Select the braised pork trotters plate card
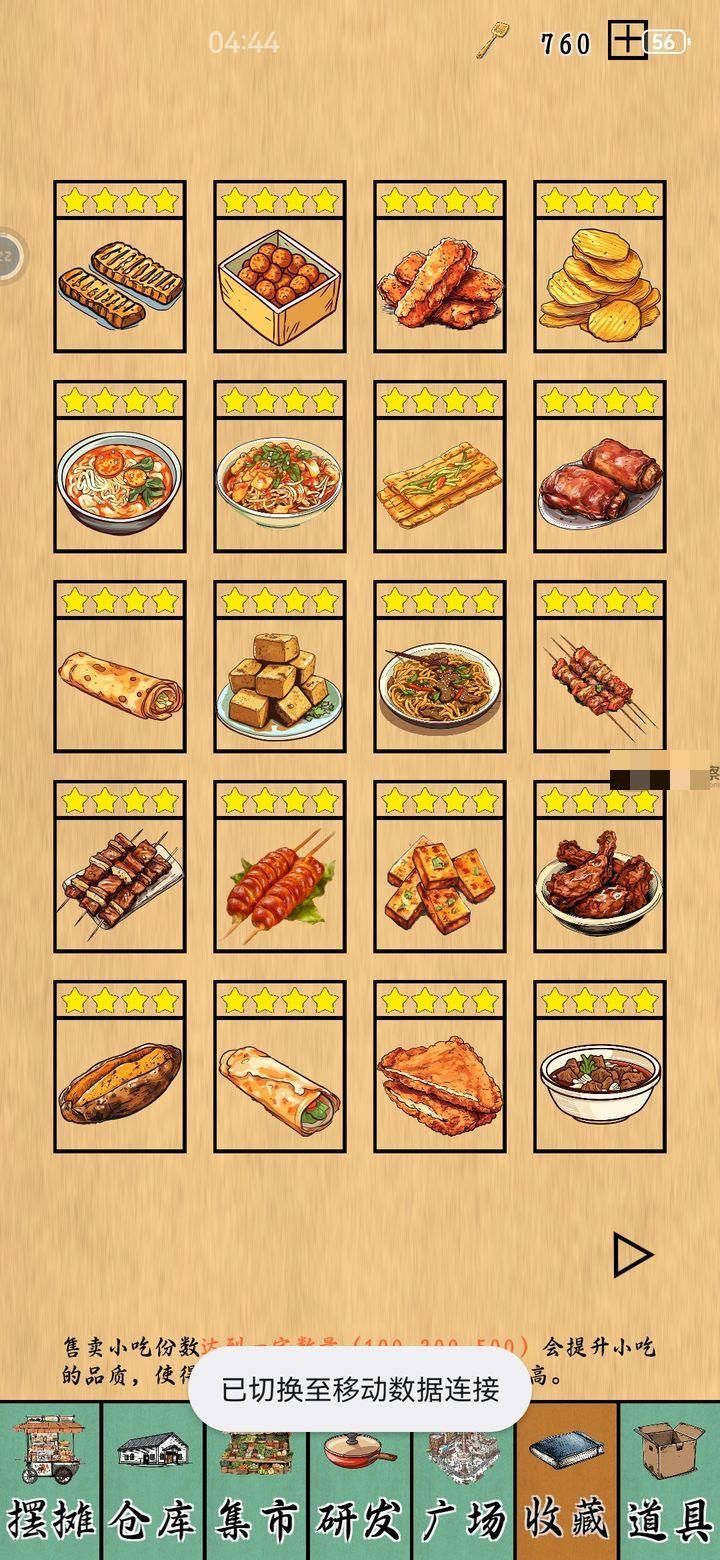The height and width of the screenshot is (1560, 720). coord(599,467)
